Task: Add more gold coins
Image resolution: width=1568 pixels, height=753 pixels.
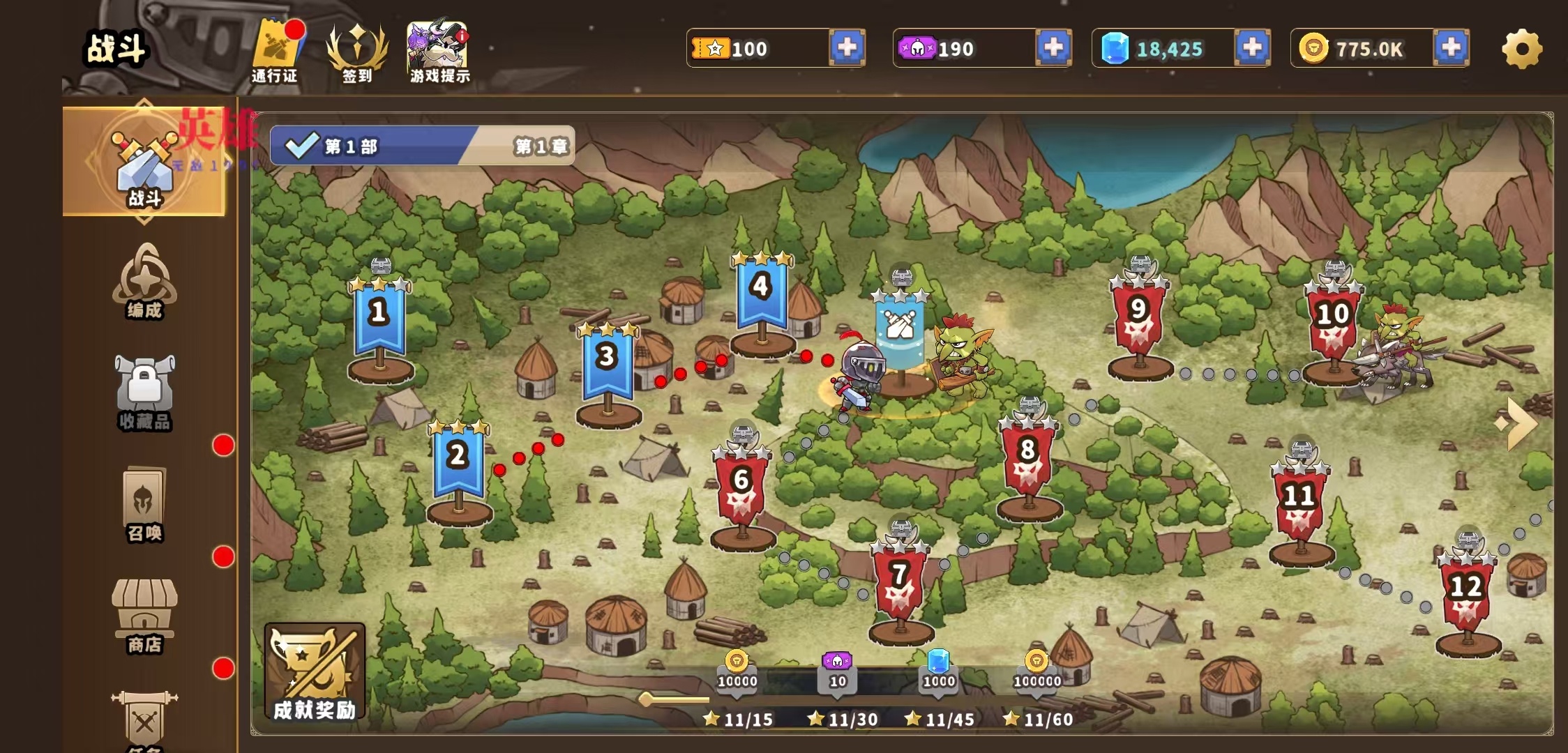Action: (x=1451, y=48)
